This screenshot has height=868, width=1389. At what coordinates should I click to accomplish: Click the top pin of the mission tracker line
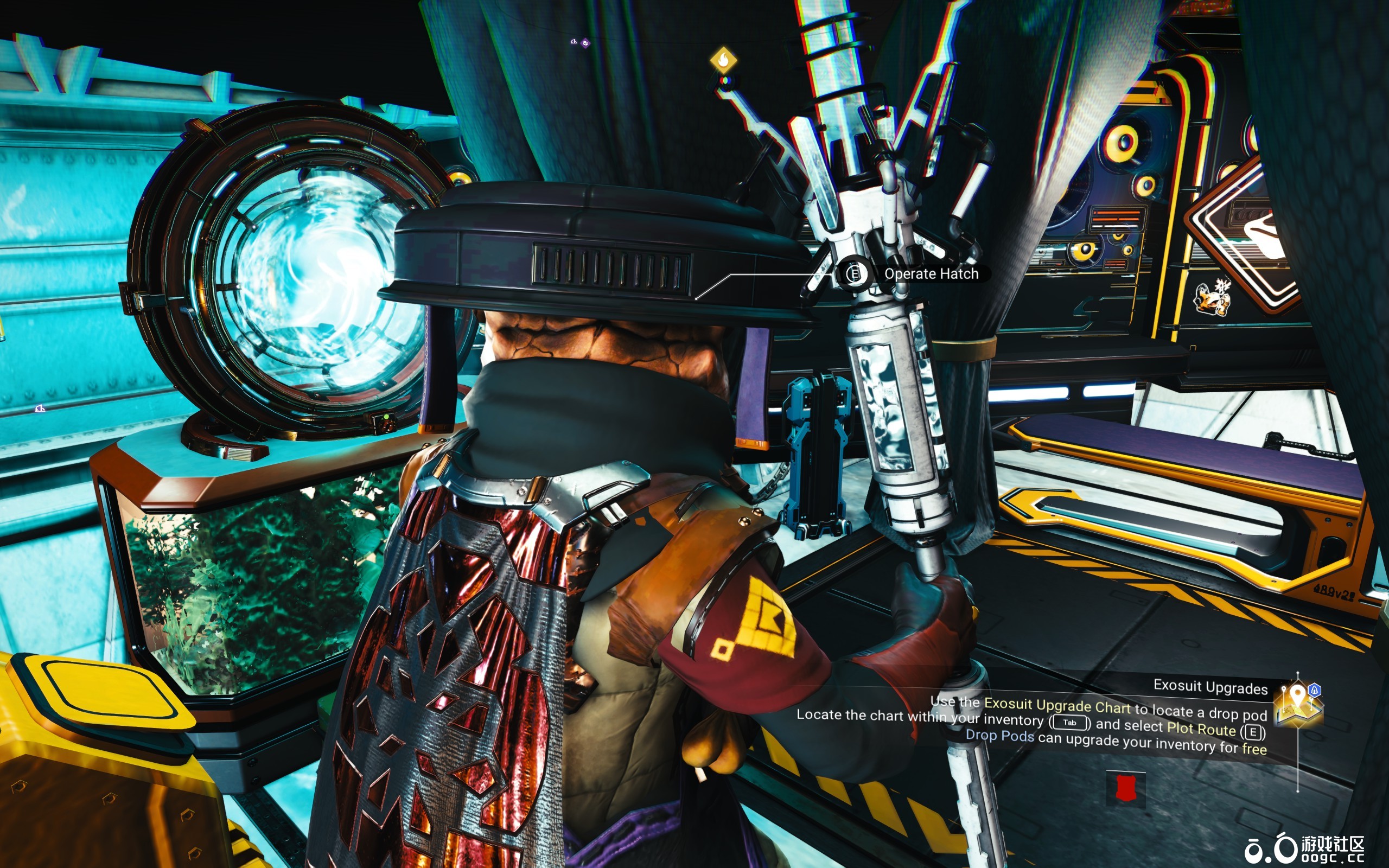click(1297, 674)
